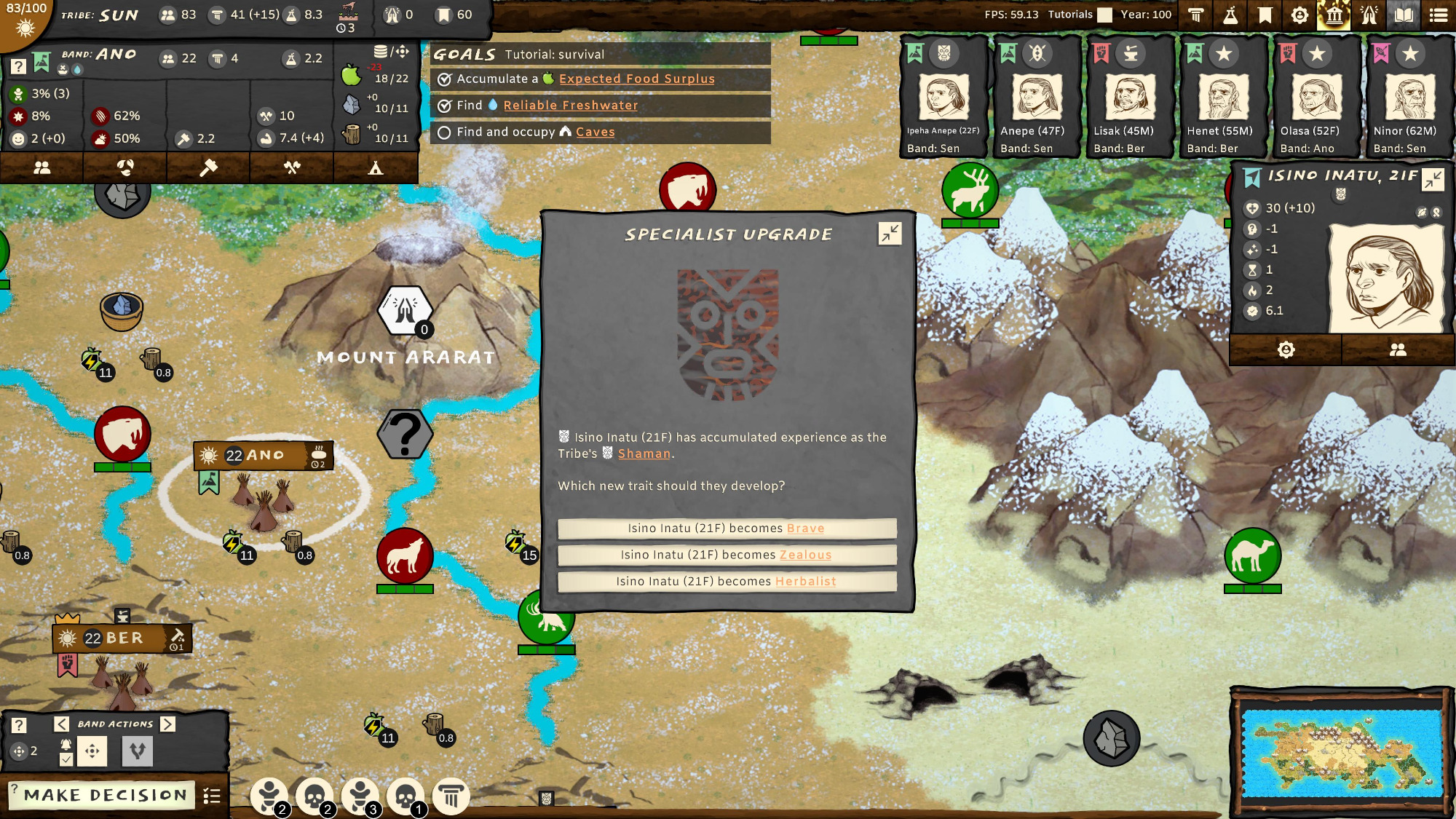
Task: Toggle the Tutorials checkbox
Action: (1105, 15)
